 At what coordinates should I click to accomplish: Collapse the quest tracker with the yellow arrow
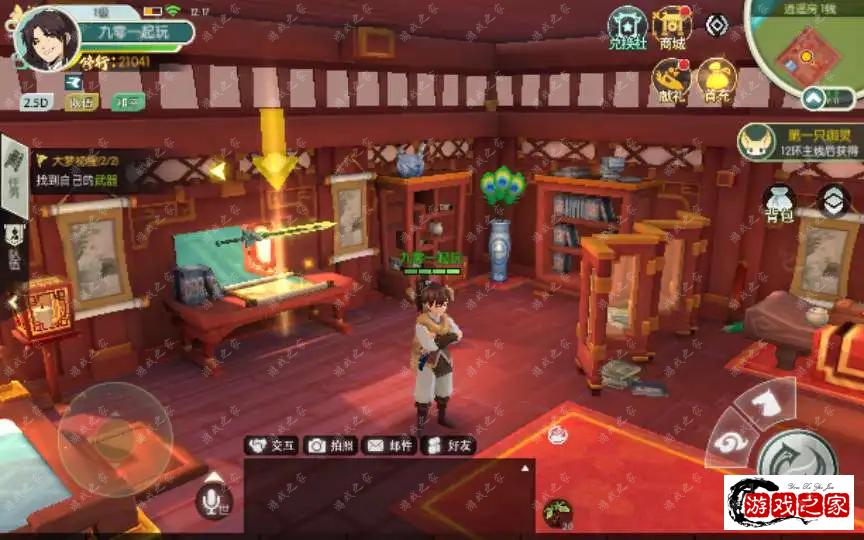tap(217, 170)
